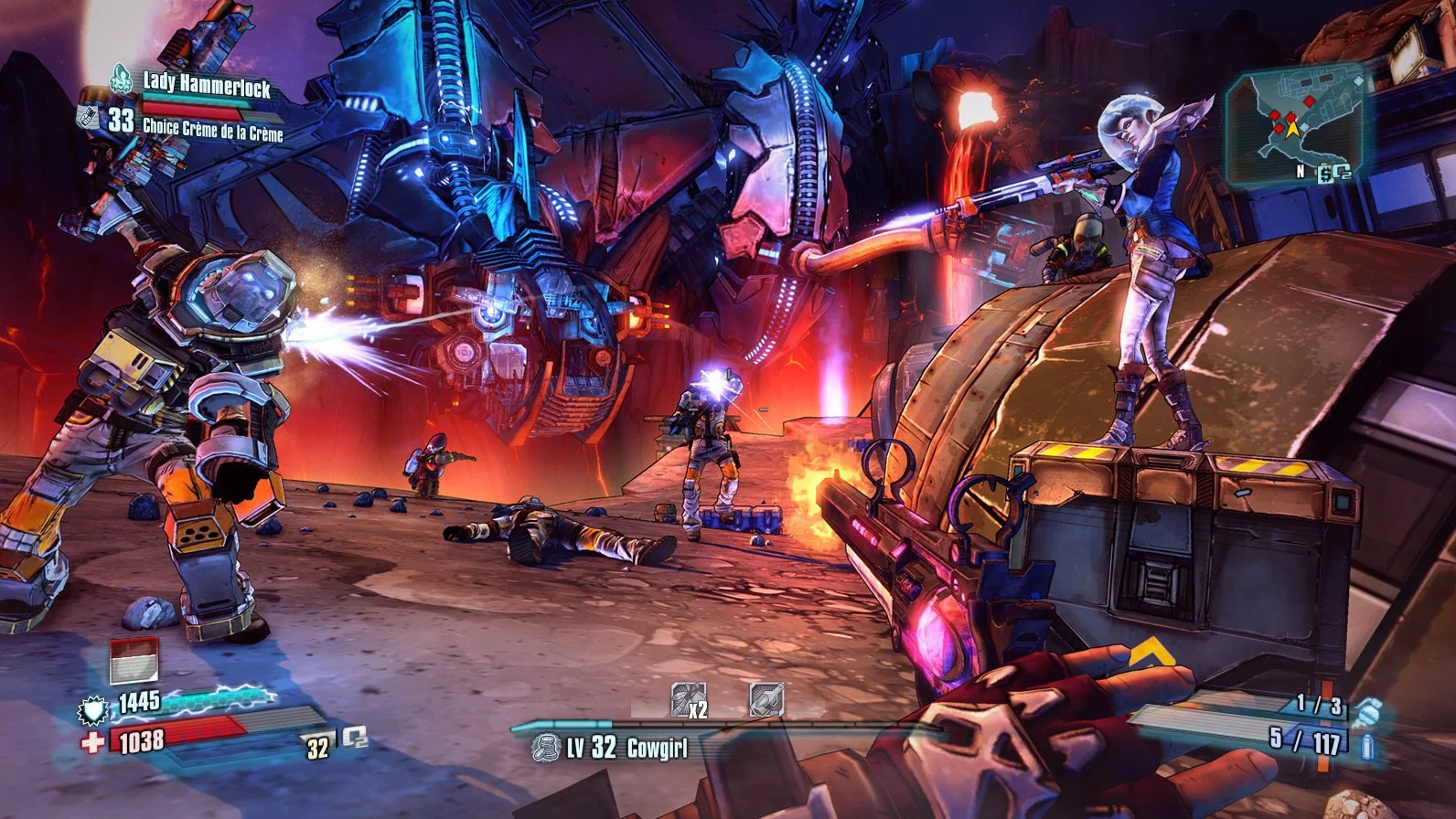Toggle the N compass marker on the minimap
This screenshot has height=819, width=1456.
[x=1300, y=172]
